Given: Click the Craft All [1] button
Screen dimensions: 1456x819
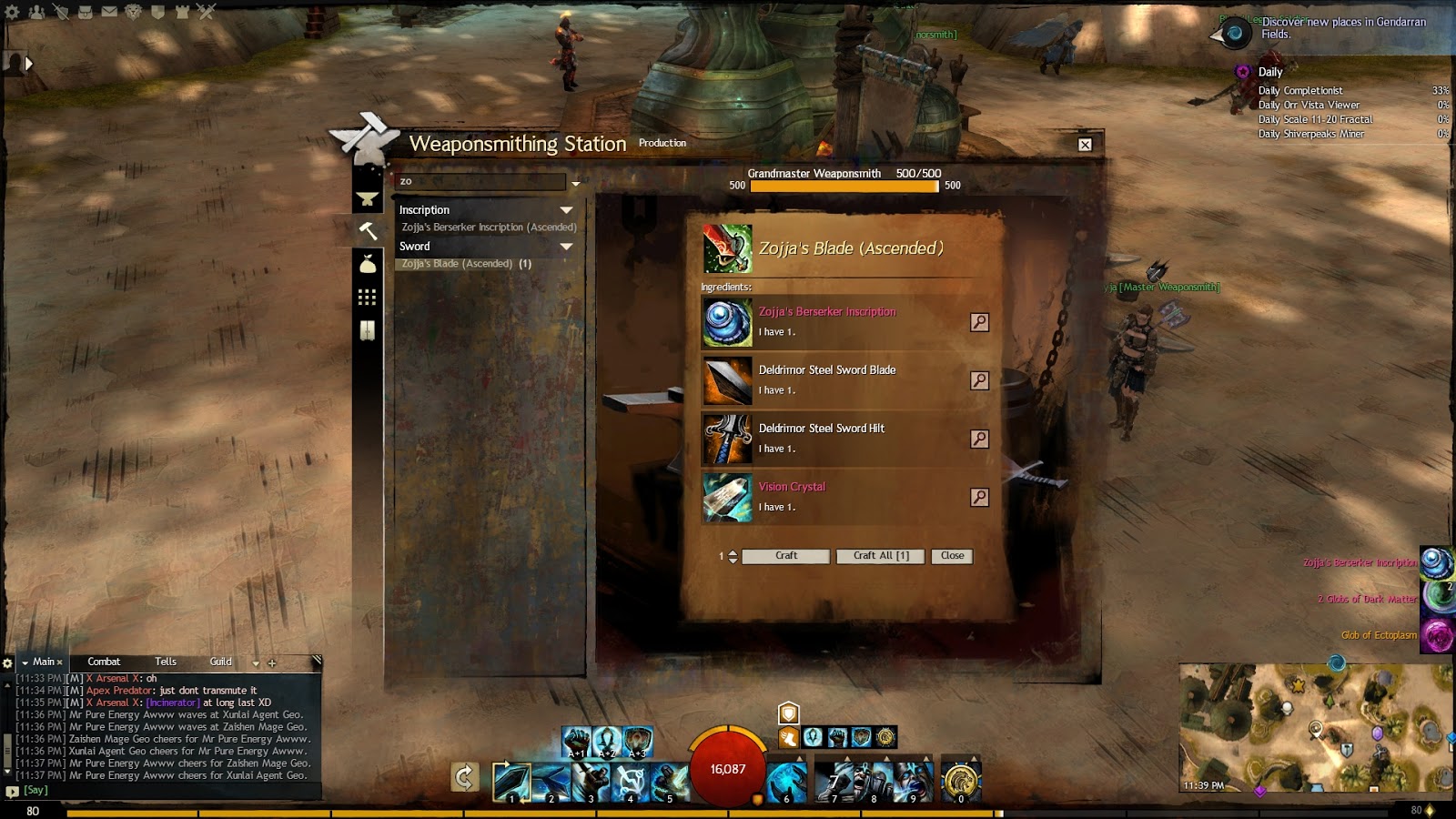Looking at the screenshot, I should pos(880,556).
